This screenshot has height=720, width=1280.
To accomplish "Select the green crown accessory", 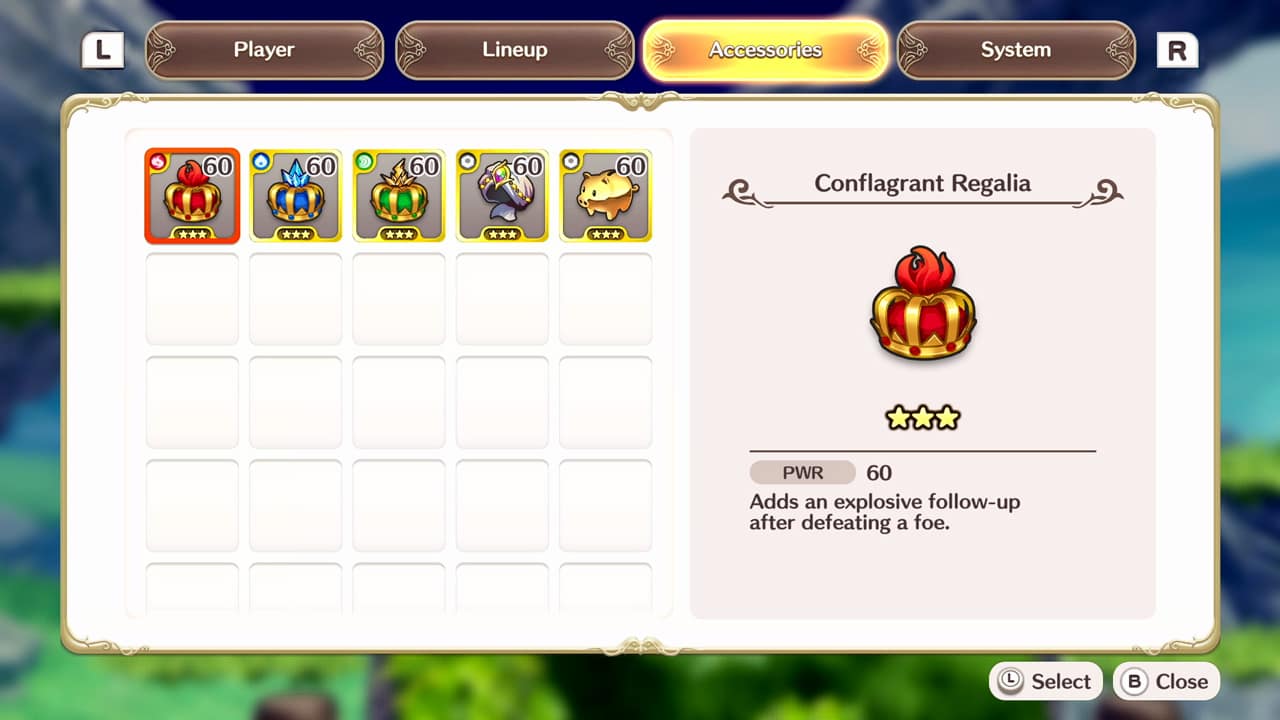I will (399, 196).
